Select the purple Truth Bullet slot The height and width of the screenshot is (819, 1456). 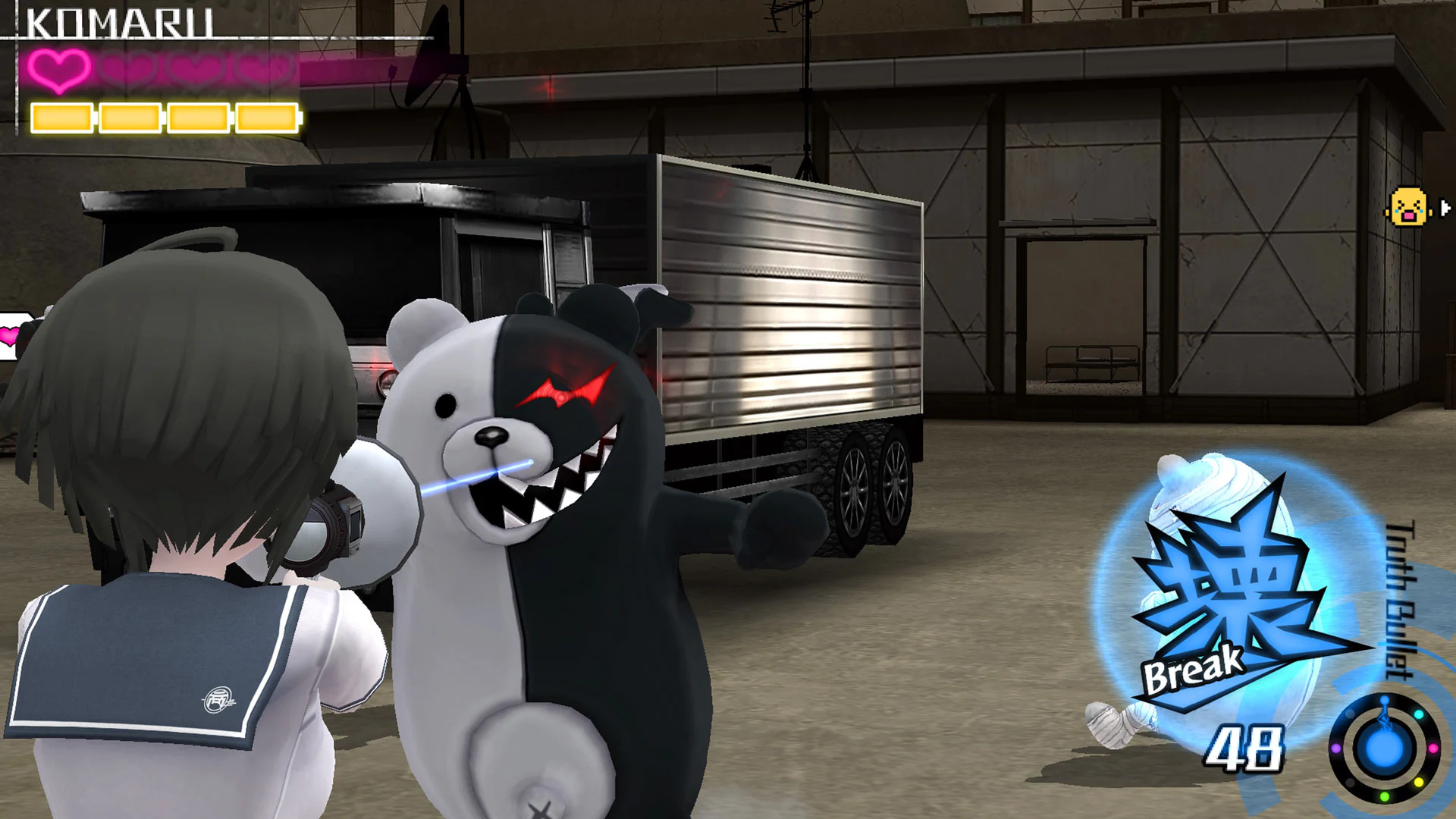point(1336,748)
